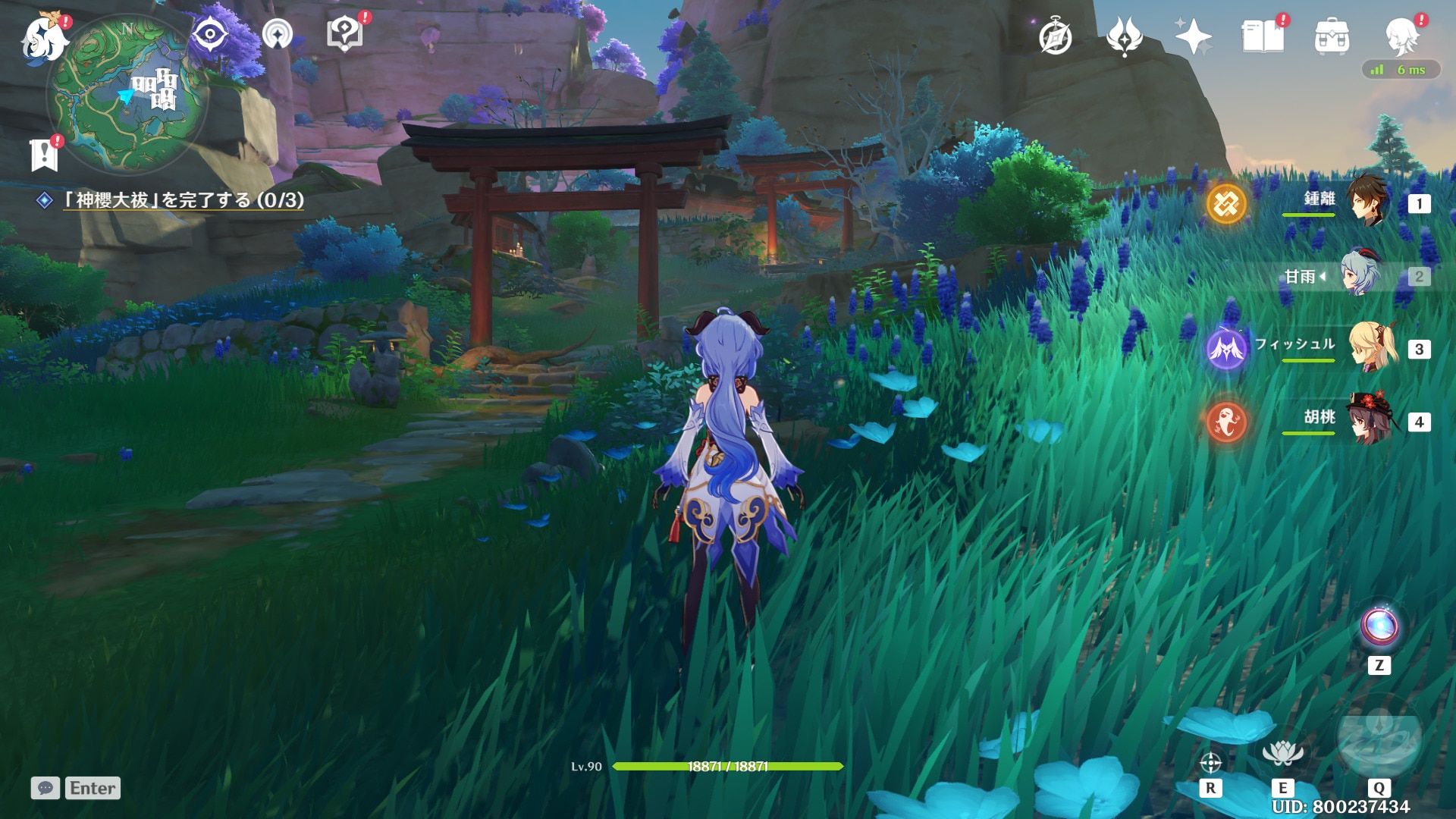Open the character menu icon

point(1401,36)
